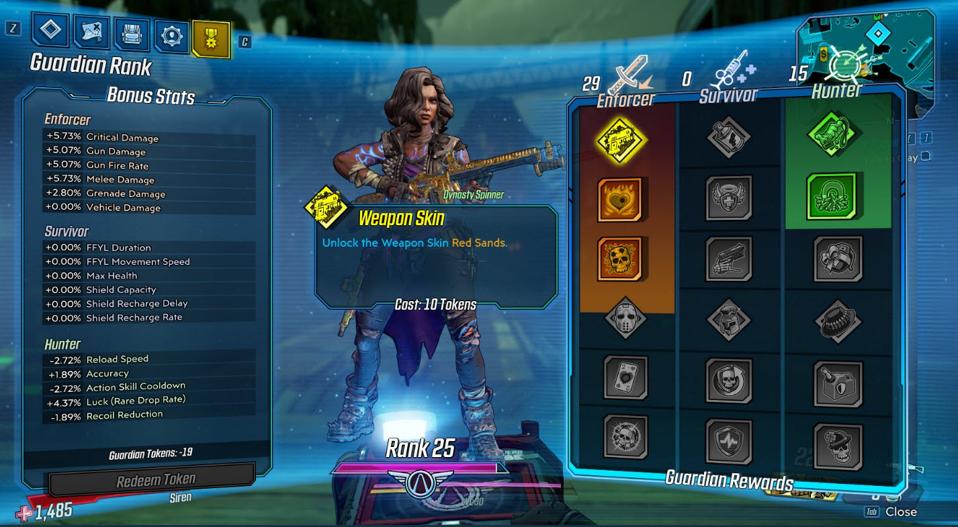958x527 pixels.
Task: Open the diamond-icon missions tab
Action: coord(50,31)
